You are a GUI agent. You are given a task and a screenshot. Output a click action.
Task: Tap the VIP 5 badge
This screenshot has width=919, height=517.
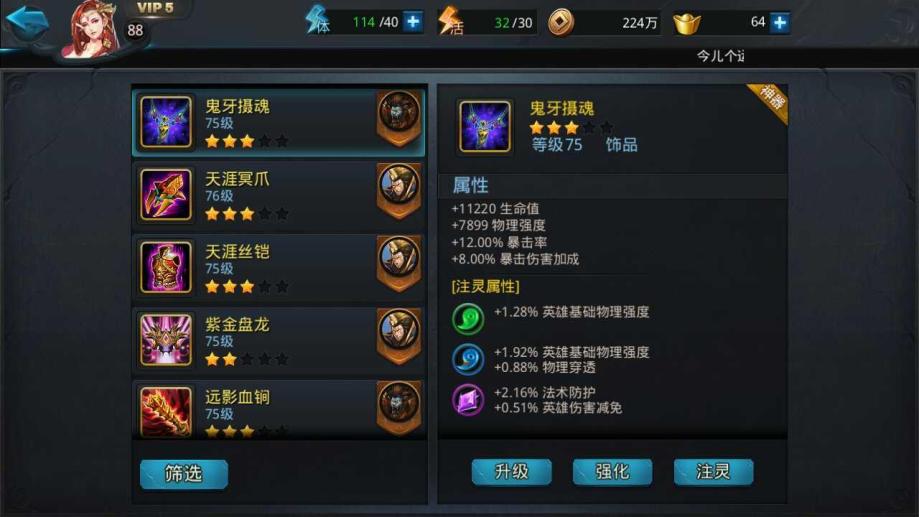155,9
